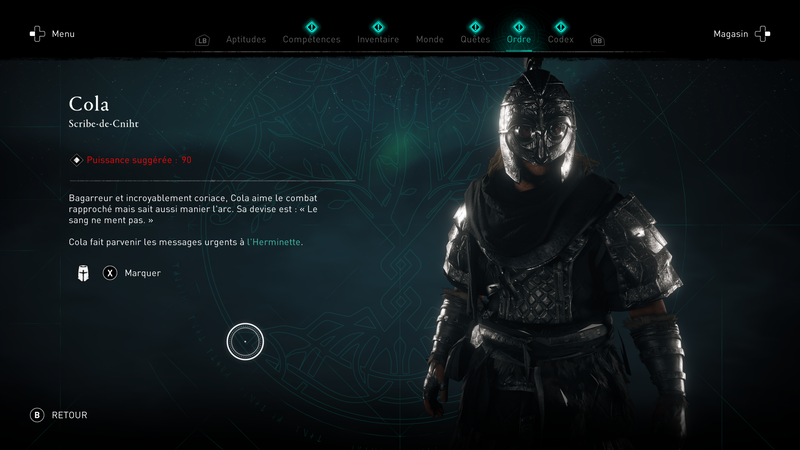Show the Monde map tab
Screen dimensions: 800x450
[x=429, y=40]
